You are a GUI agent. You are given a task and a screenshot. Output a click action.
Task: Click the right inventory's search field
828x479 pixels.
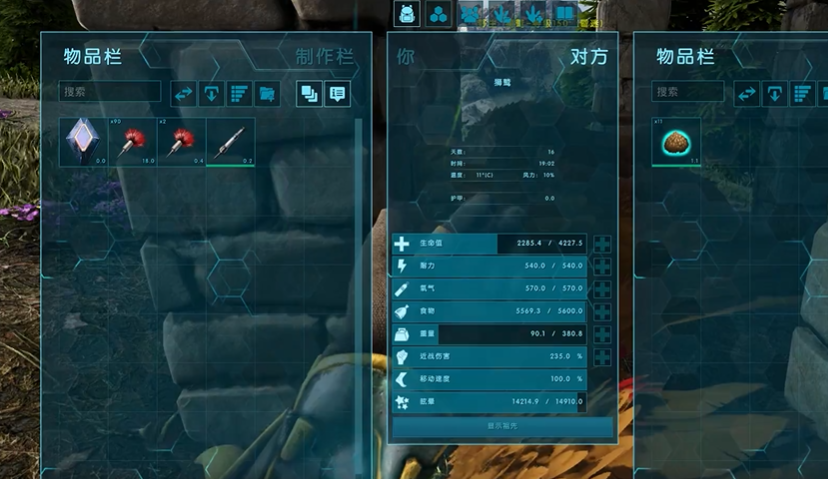pyautogui.click(x=688, y=92)
